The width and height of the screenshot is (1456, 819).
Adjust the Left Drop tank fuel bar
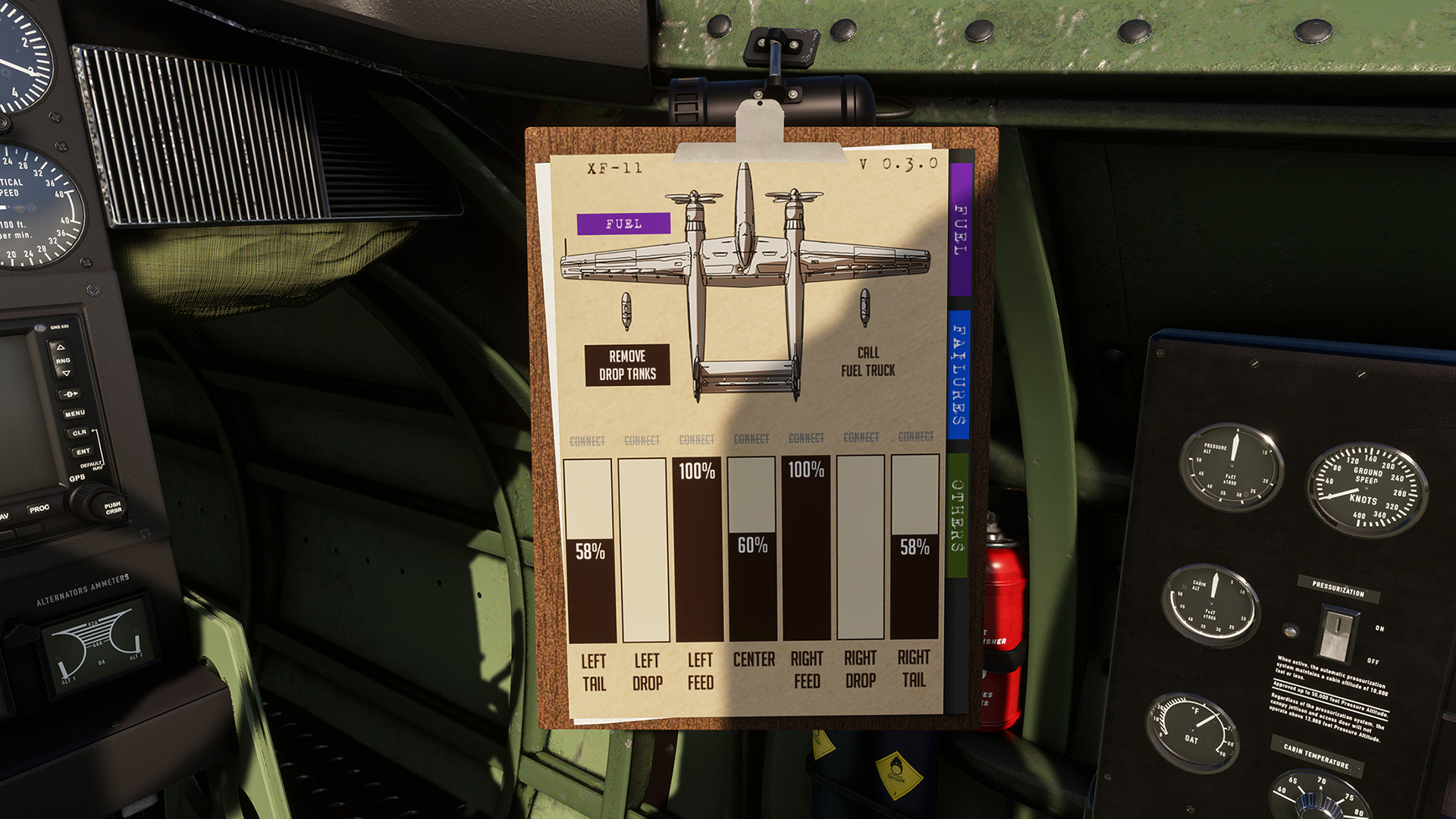[x=645, y=551]
